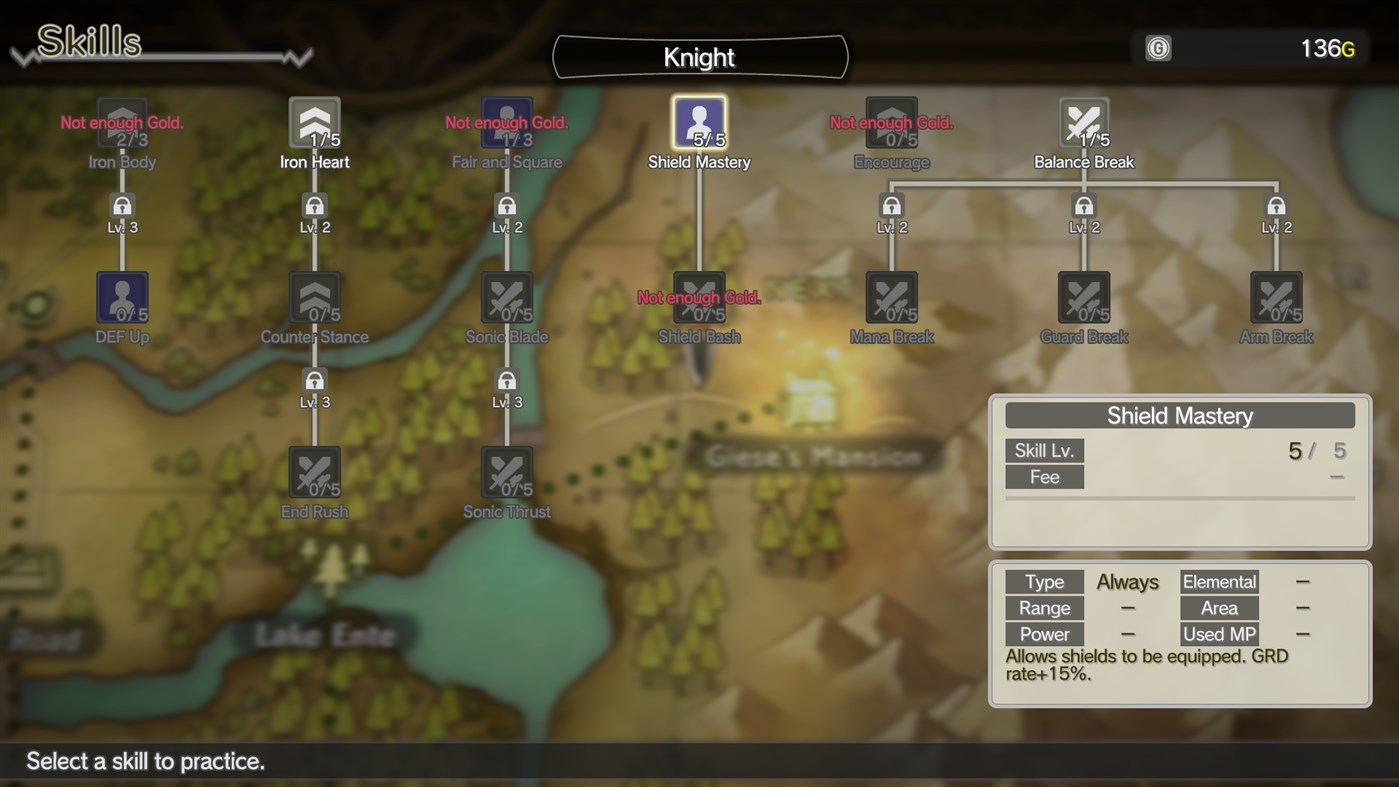1399x787 pixels.
Task: Click the Encourage skill icon
Action: [891, 121]
